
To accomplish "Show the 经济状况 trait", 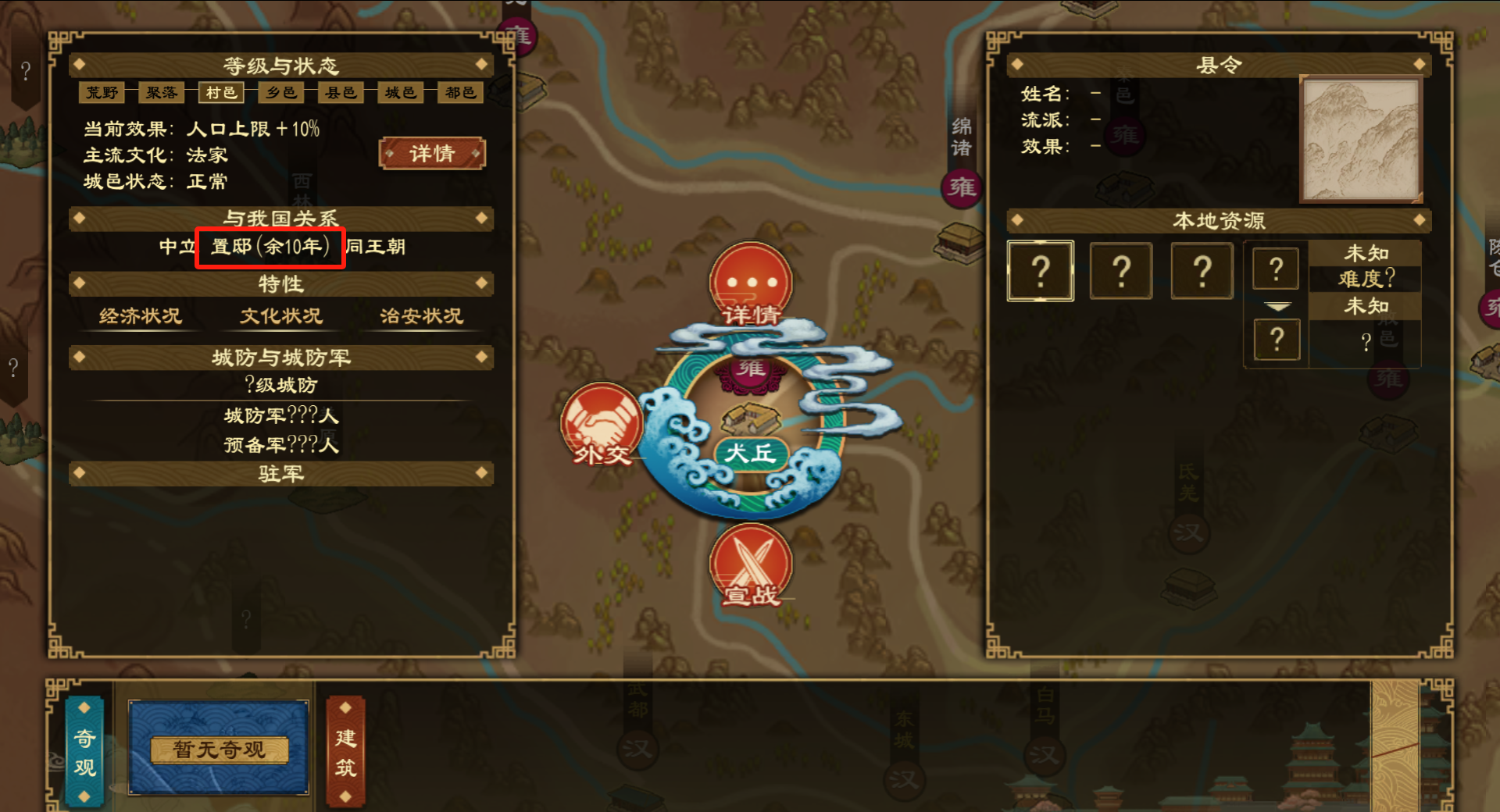I will (x=141, y=316).
